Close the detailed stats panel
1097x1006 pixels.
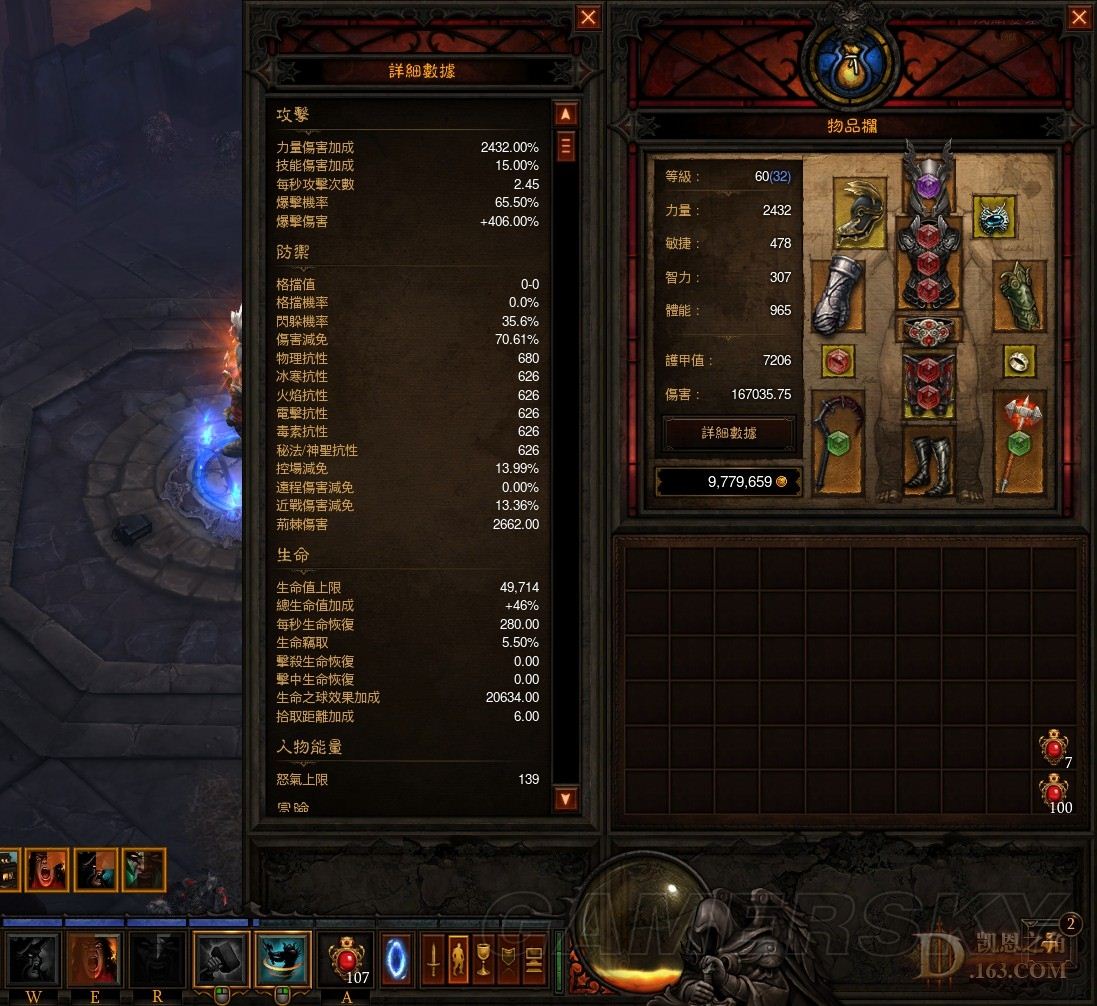pos(589,18)
